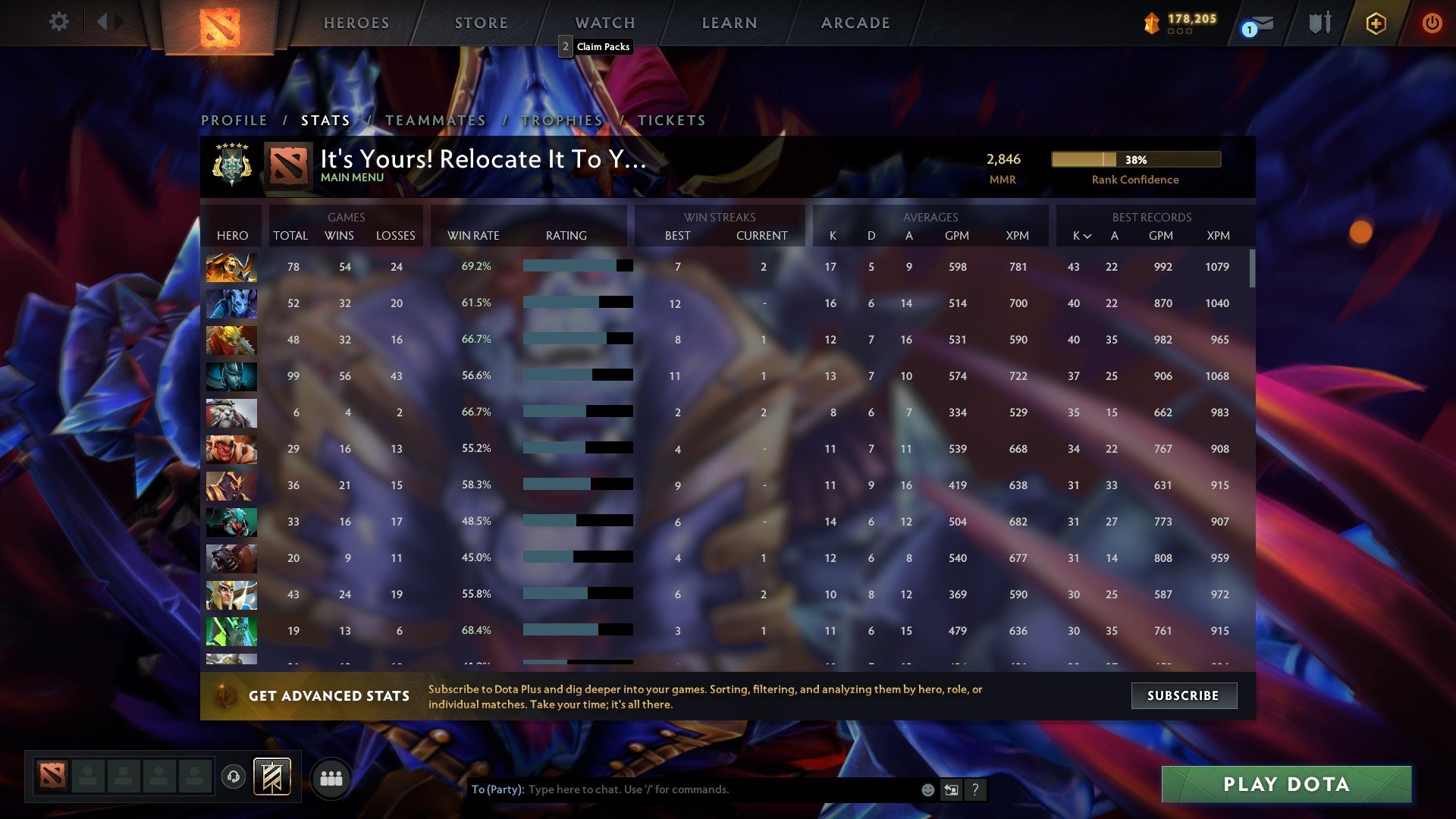The width and height of the screenshot is (1456, 819).
Task: Open the ARCADE menu
Action: tap(855, 23)
